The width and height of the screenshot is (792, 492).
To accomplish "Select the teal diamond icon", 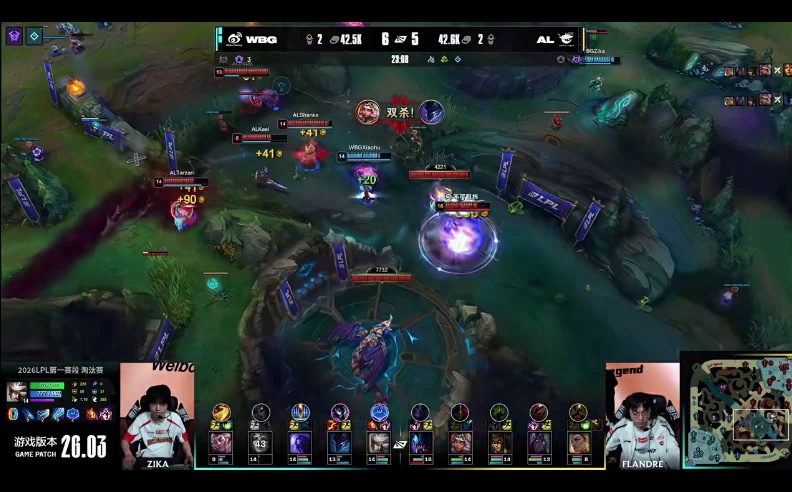I will coord(34,35).
